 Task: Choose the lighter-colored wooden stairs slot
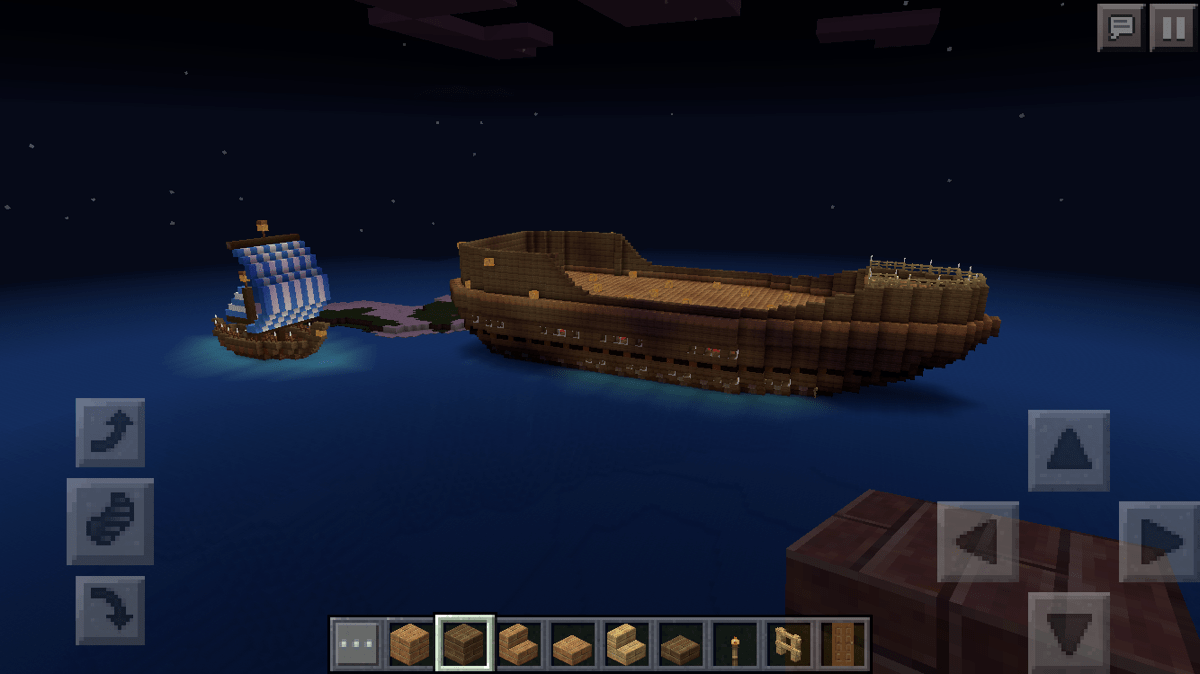click(x=626, y=644)
